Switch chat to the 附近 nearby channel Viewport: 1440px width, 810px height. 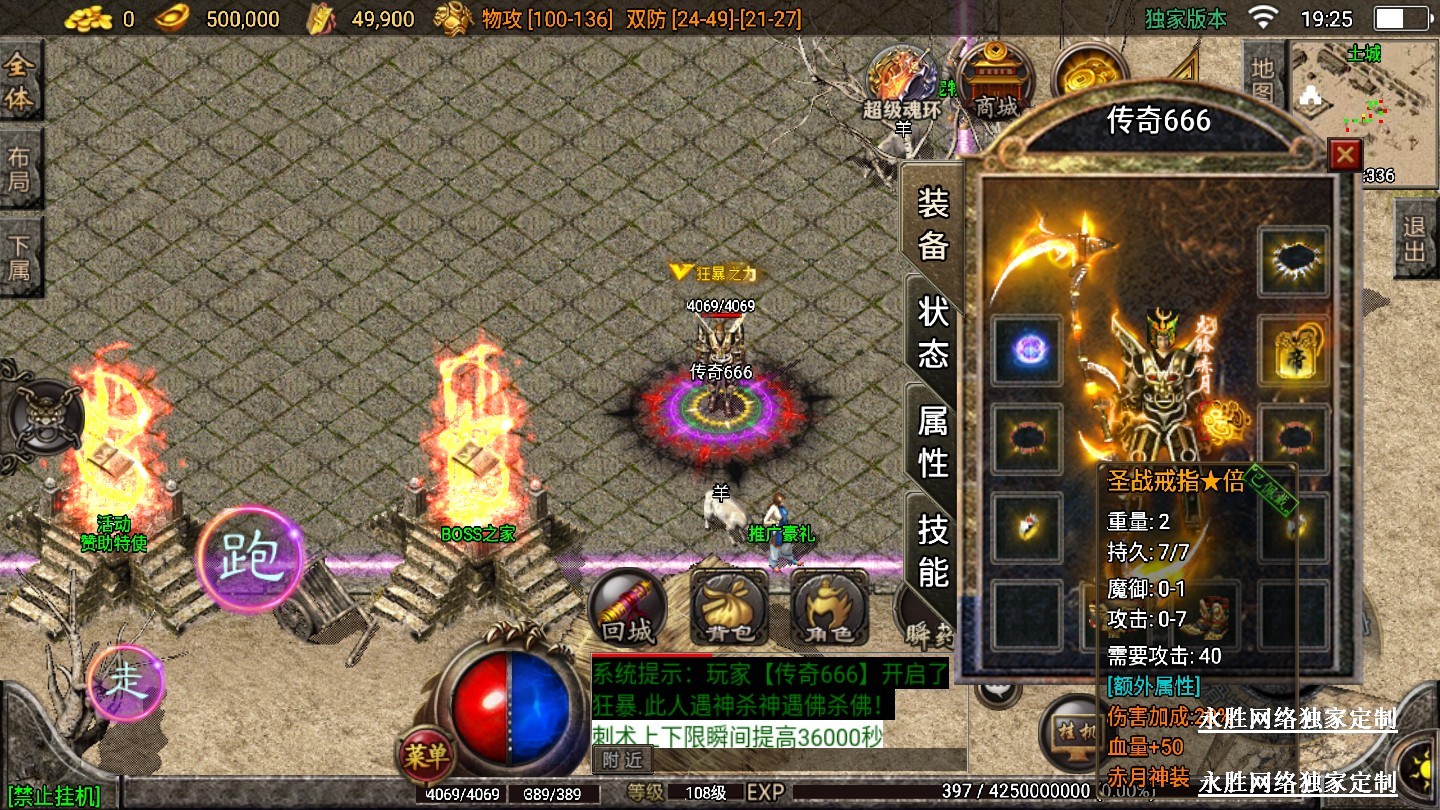point(622,760)
